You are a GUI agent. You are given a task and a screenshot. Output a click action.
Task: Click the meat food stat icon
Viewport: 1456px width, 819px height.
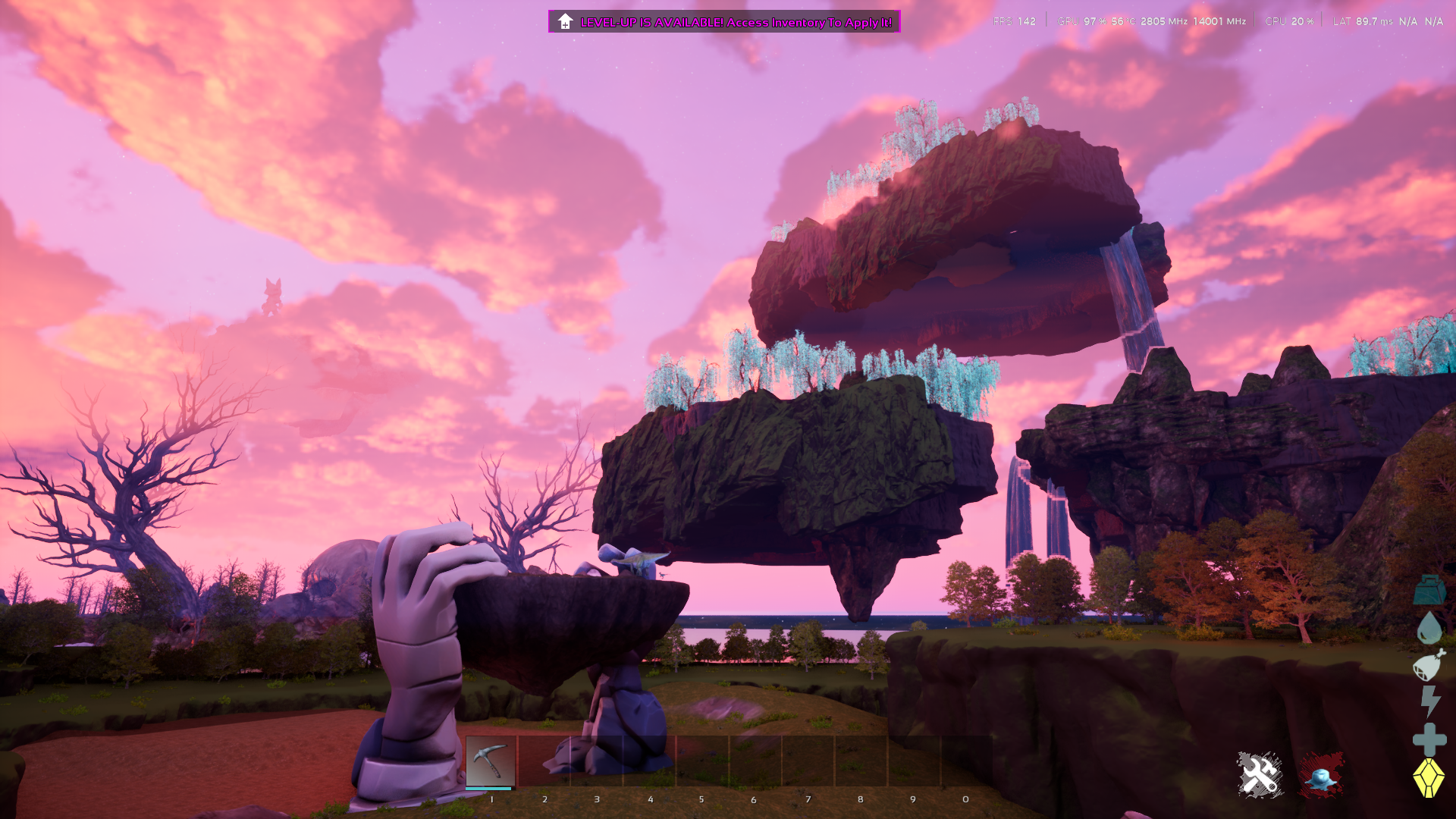tap(1429, 665)
